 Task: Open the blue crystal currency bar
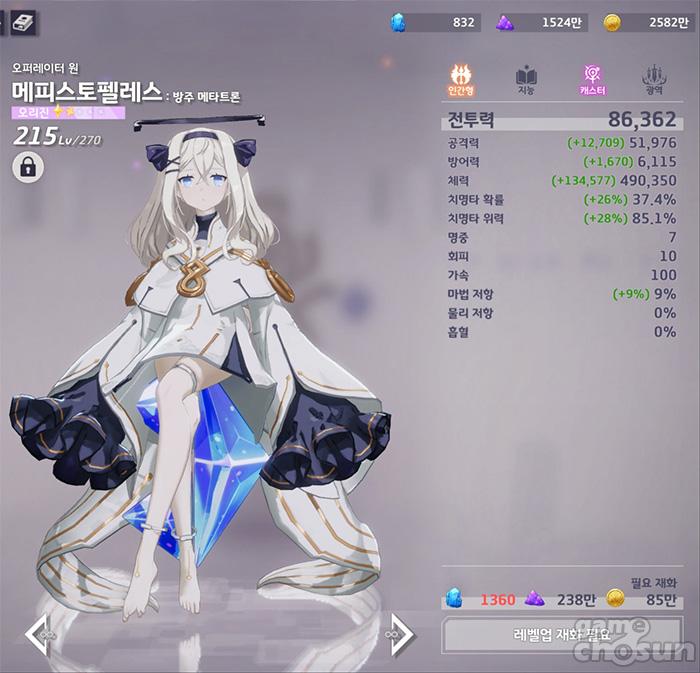tap(435, 22)
